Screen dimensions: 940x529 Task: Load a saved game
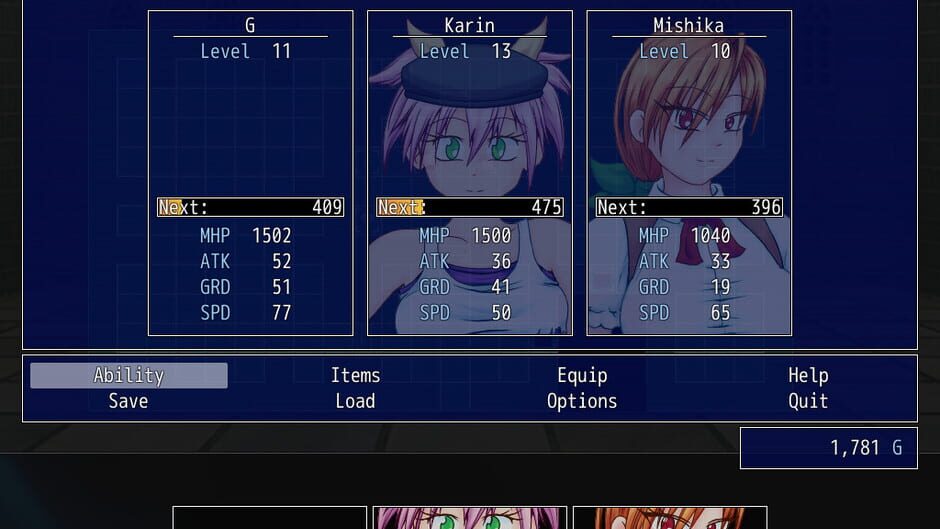(x=355, y=401)
